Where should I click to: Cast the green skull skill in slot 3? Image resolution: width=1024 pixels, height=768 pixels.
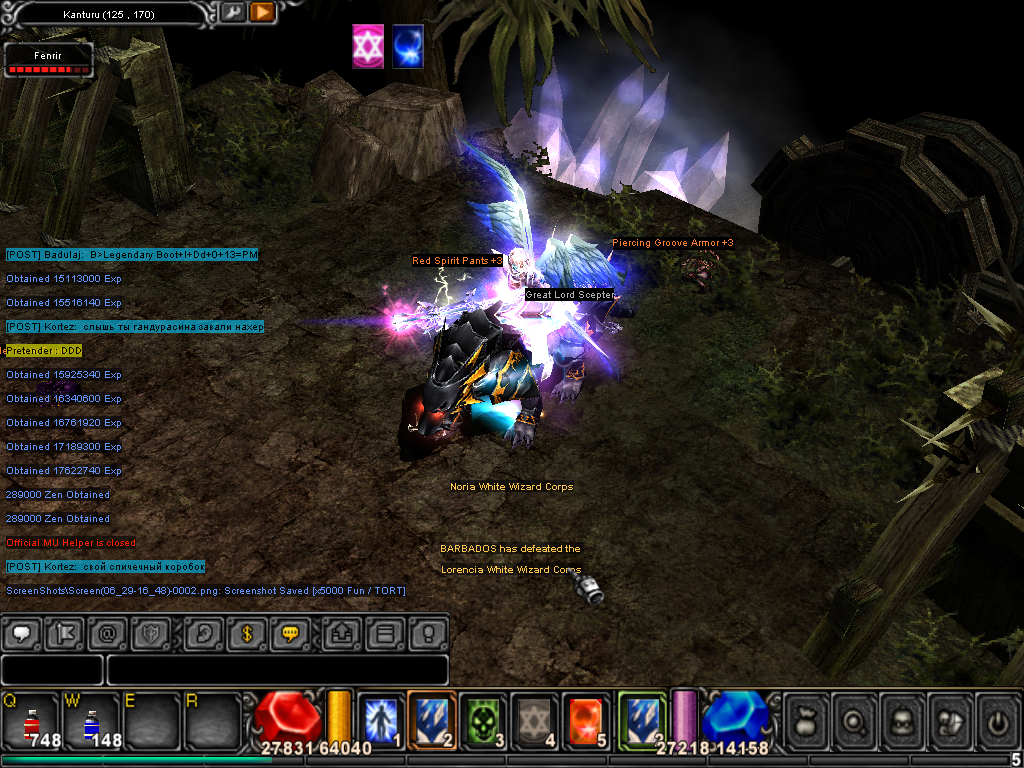(484, 718)
